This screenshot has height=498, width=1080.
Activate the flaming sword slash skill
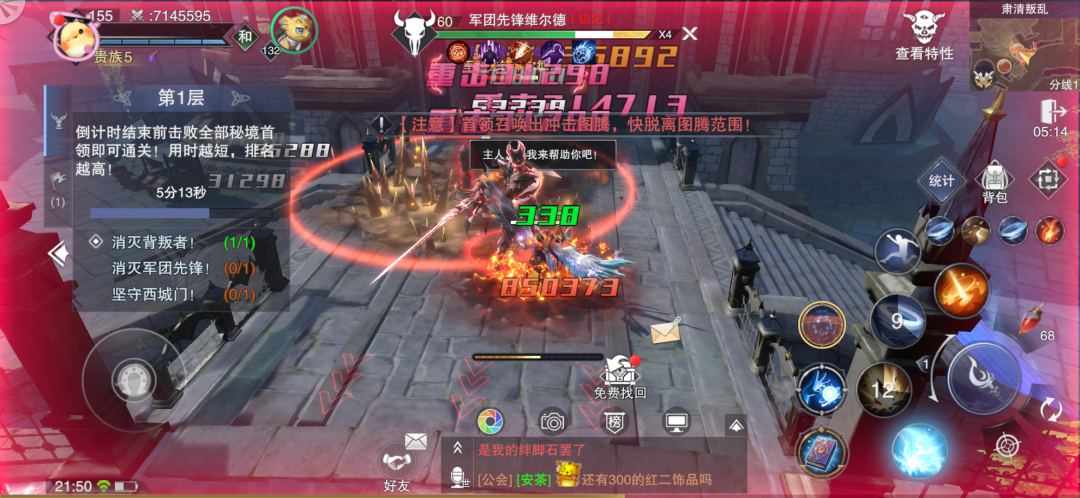(962, 290)
